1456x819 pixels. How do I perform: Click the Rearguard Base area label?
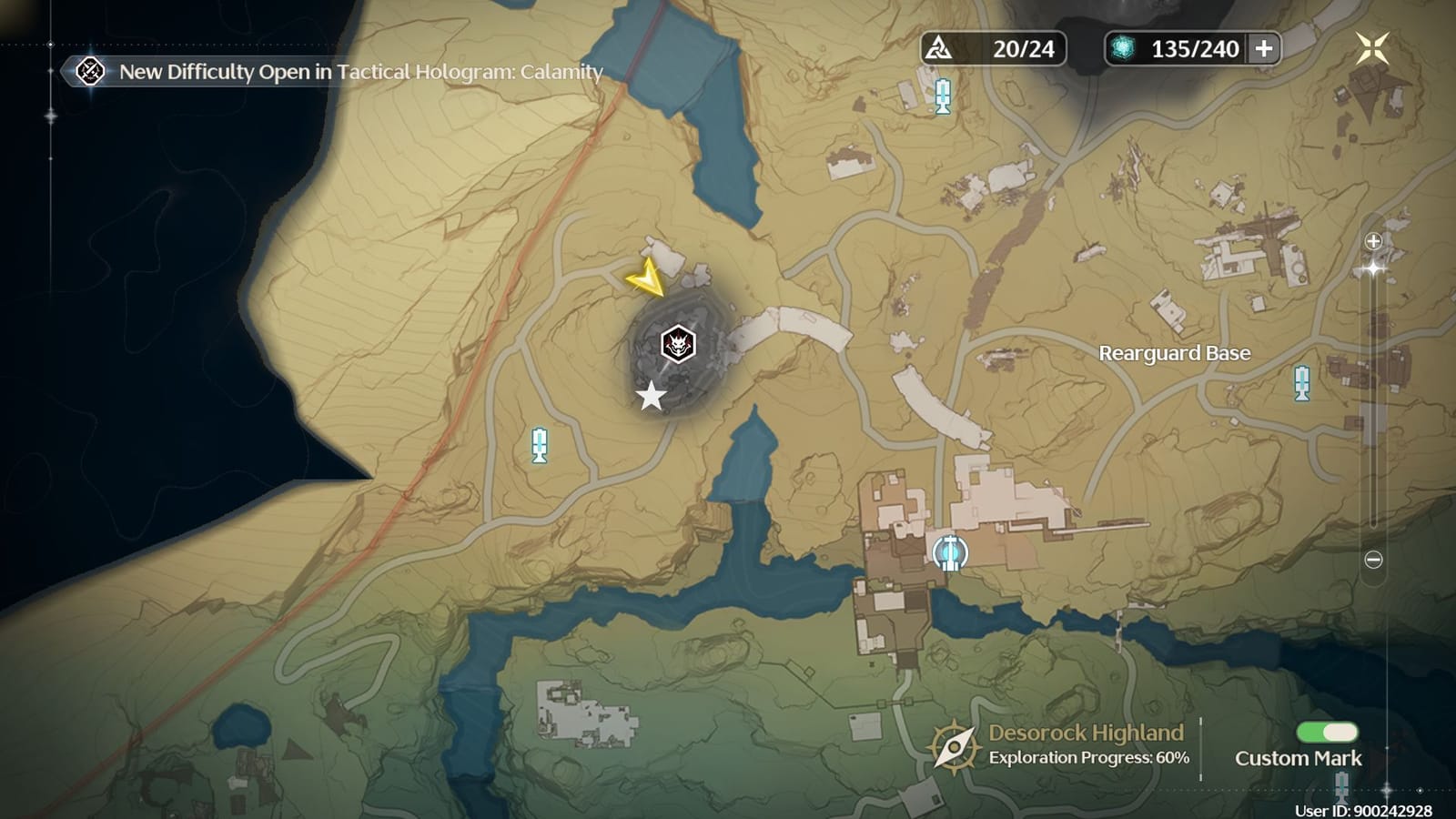tap(1174, 353)
